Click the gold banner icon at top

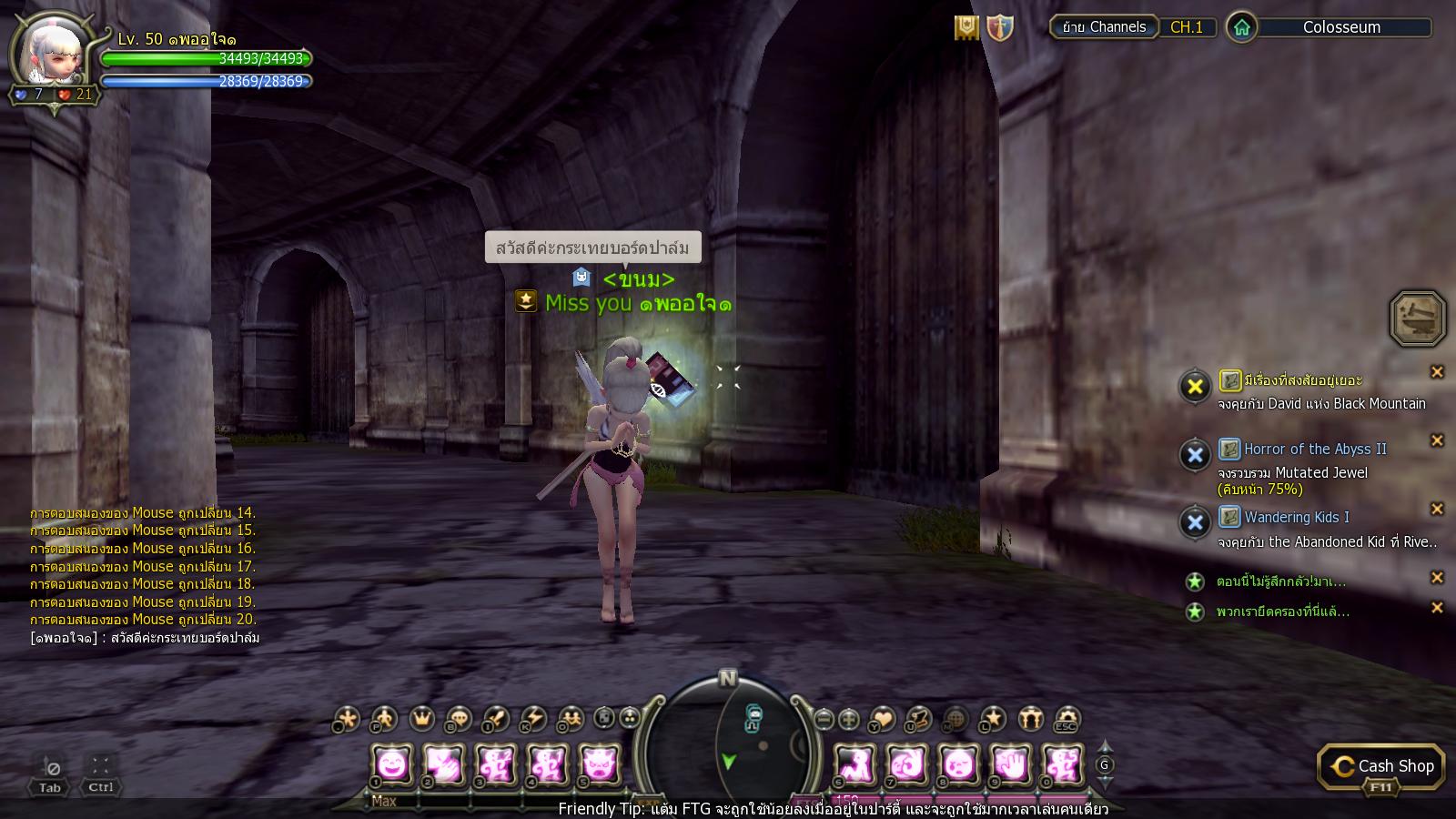click(x=966, y=28)
